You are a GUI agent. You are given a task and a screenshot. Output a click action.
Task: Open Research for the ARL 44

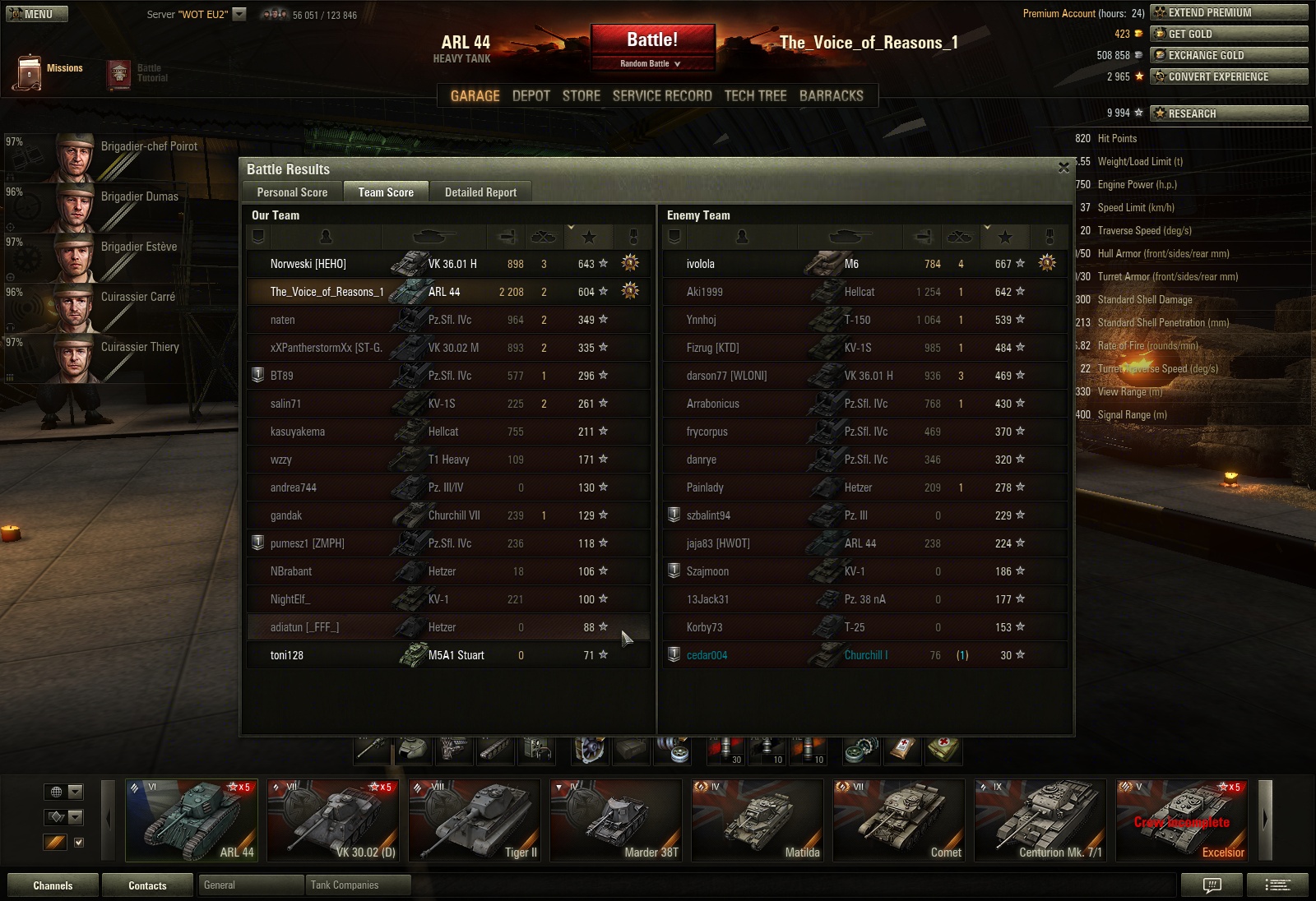(x=1228, y=113)
